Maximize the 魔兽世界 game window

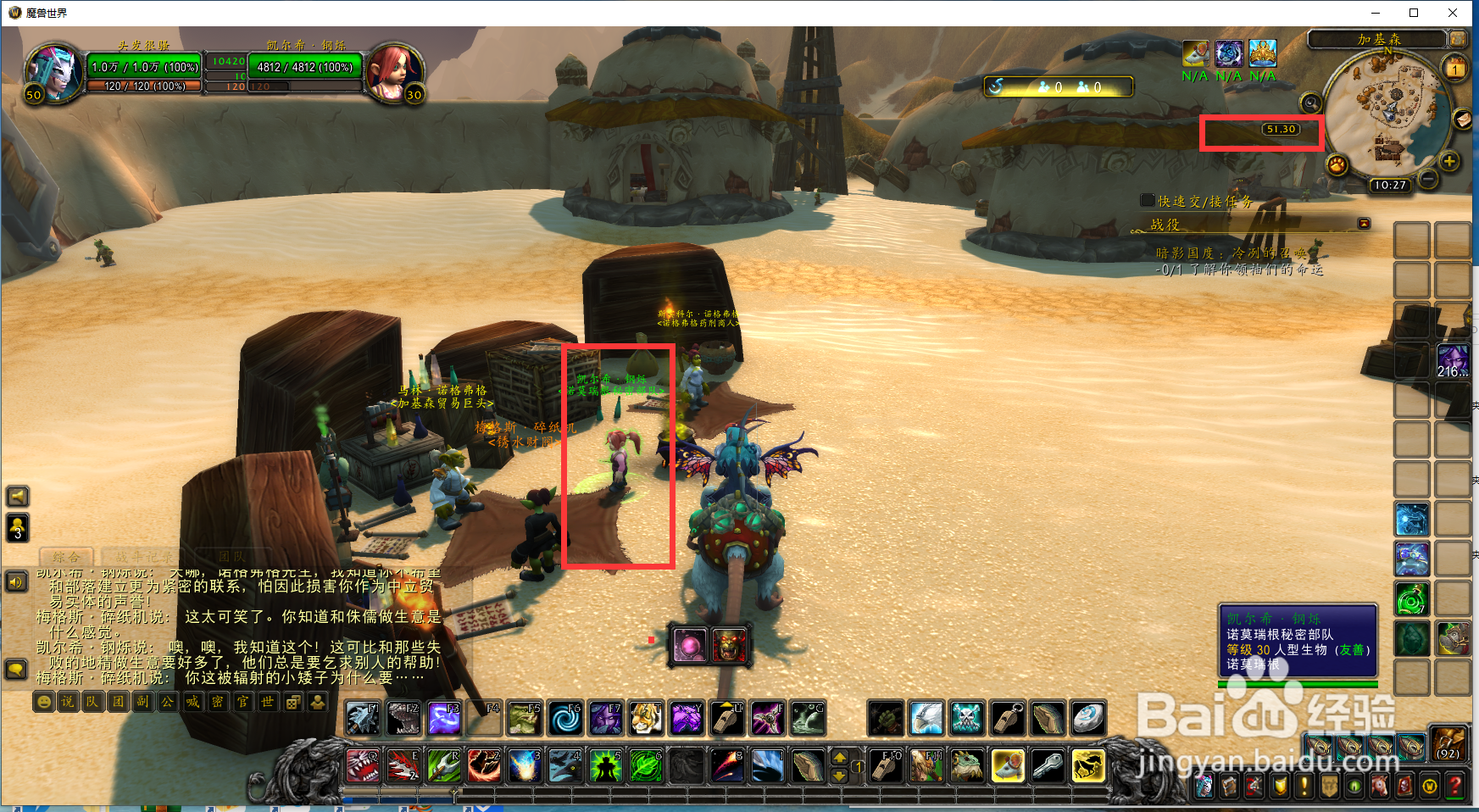1414,13
